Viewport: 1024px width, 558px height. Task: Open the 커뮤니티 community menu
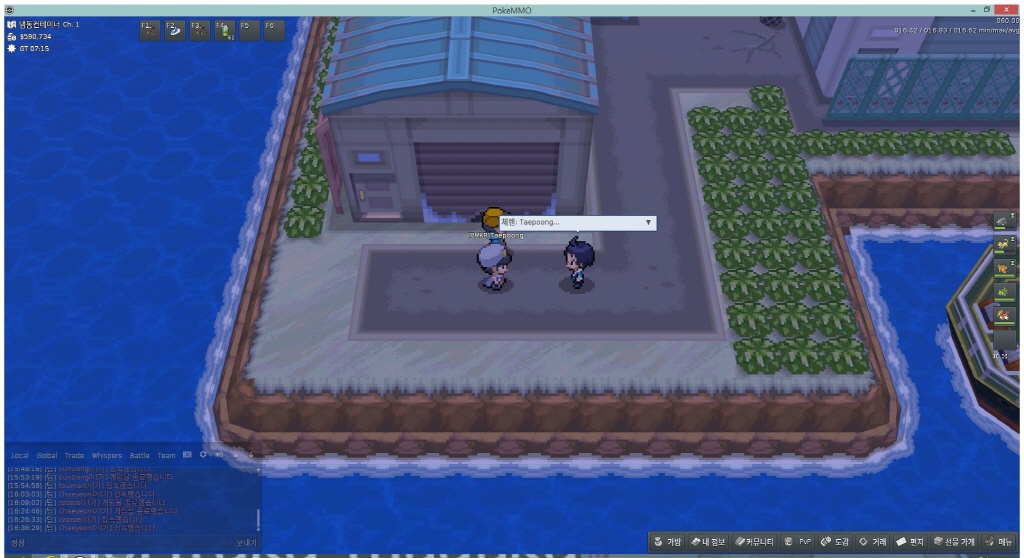point(753,542)
